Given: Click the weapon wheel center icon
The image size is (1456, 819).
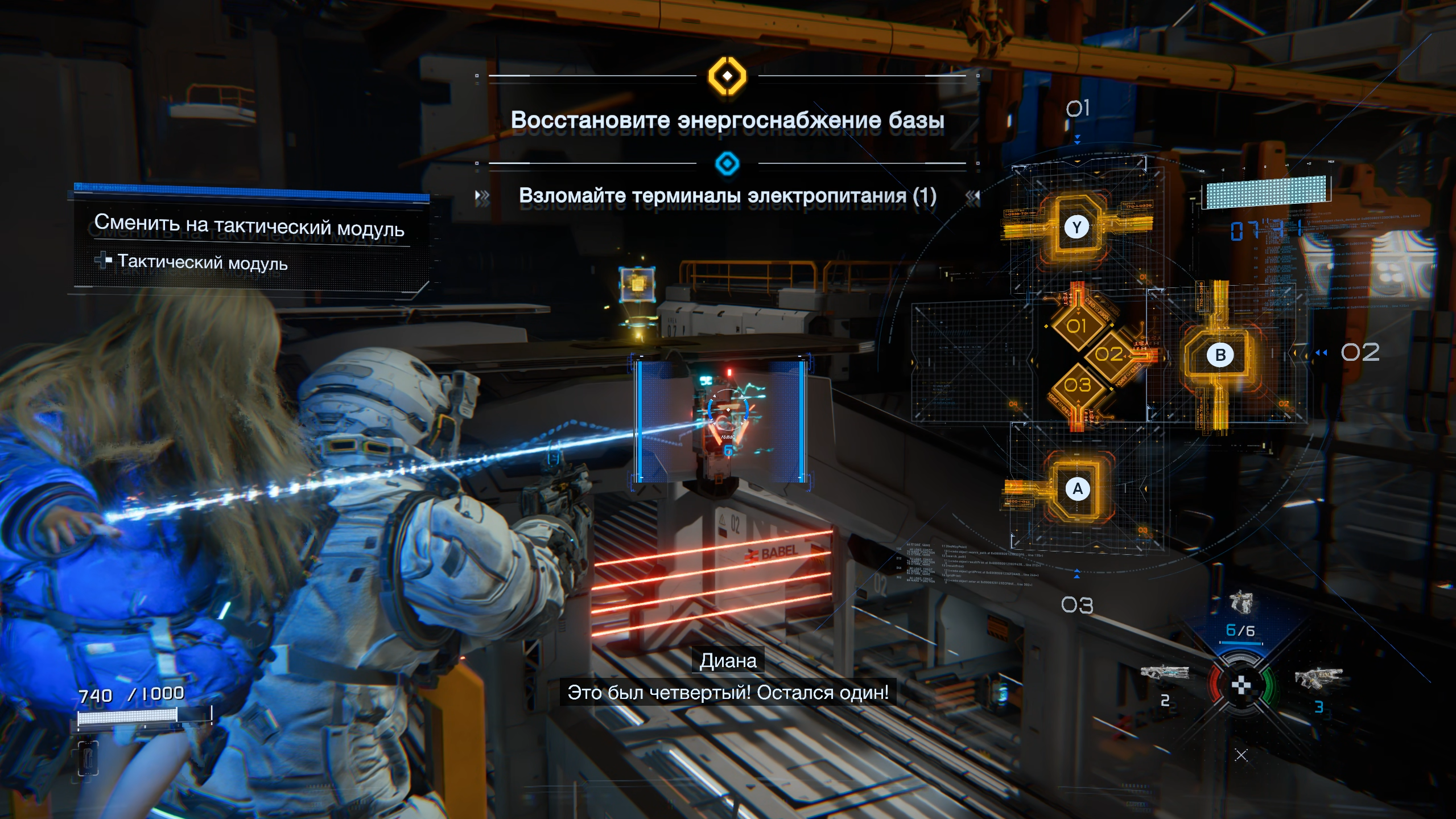Looking at the screenshot, I should (x=1241, y=685).
